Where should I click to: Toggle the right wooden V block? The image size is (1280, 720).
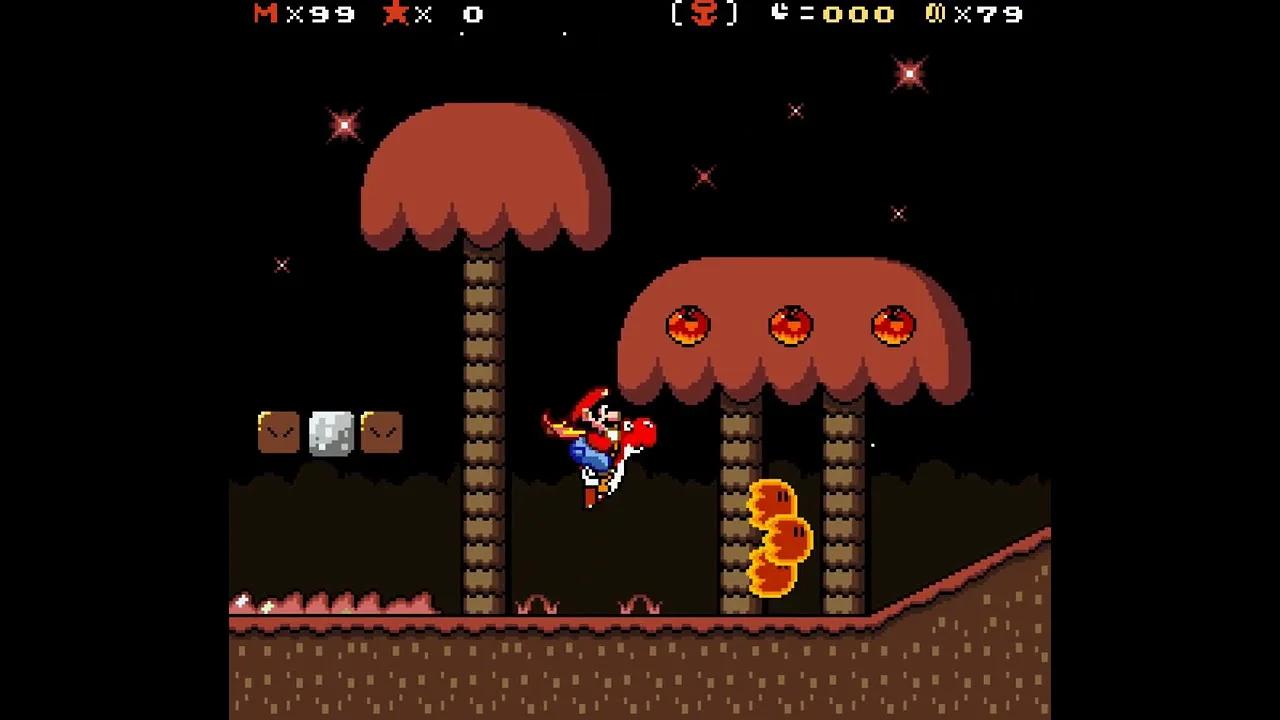point(381,432)
